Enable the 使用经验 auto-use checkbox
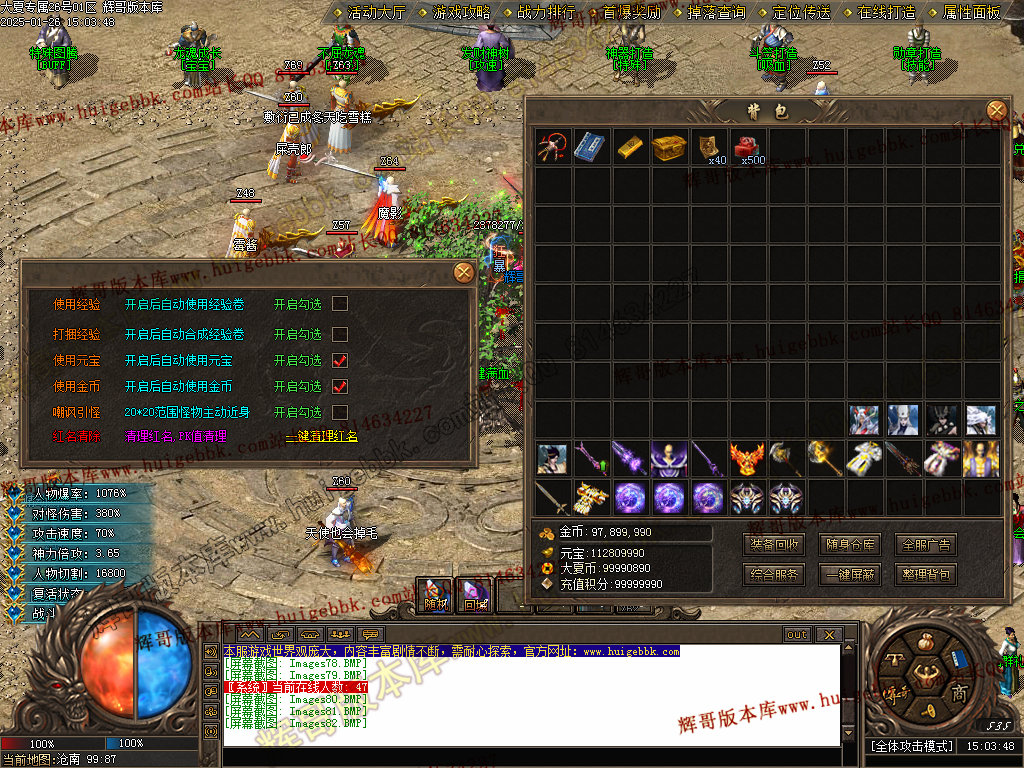The height and width of the screenshot is (768, 1024). [x=340, y=304]
